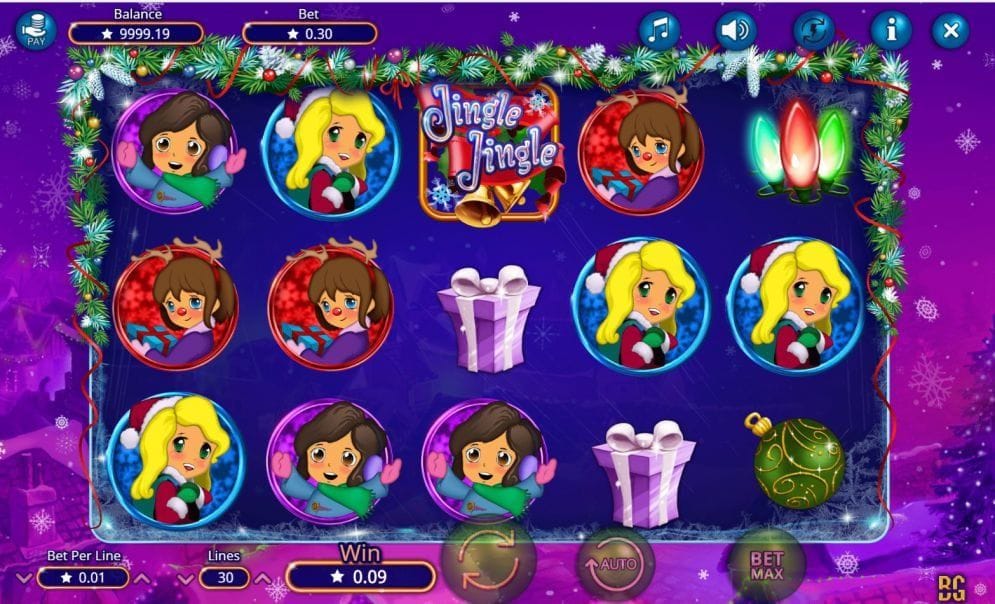995x604 pixels.
Task: Toggle the music note button
Action: click(x=659, y=31)
